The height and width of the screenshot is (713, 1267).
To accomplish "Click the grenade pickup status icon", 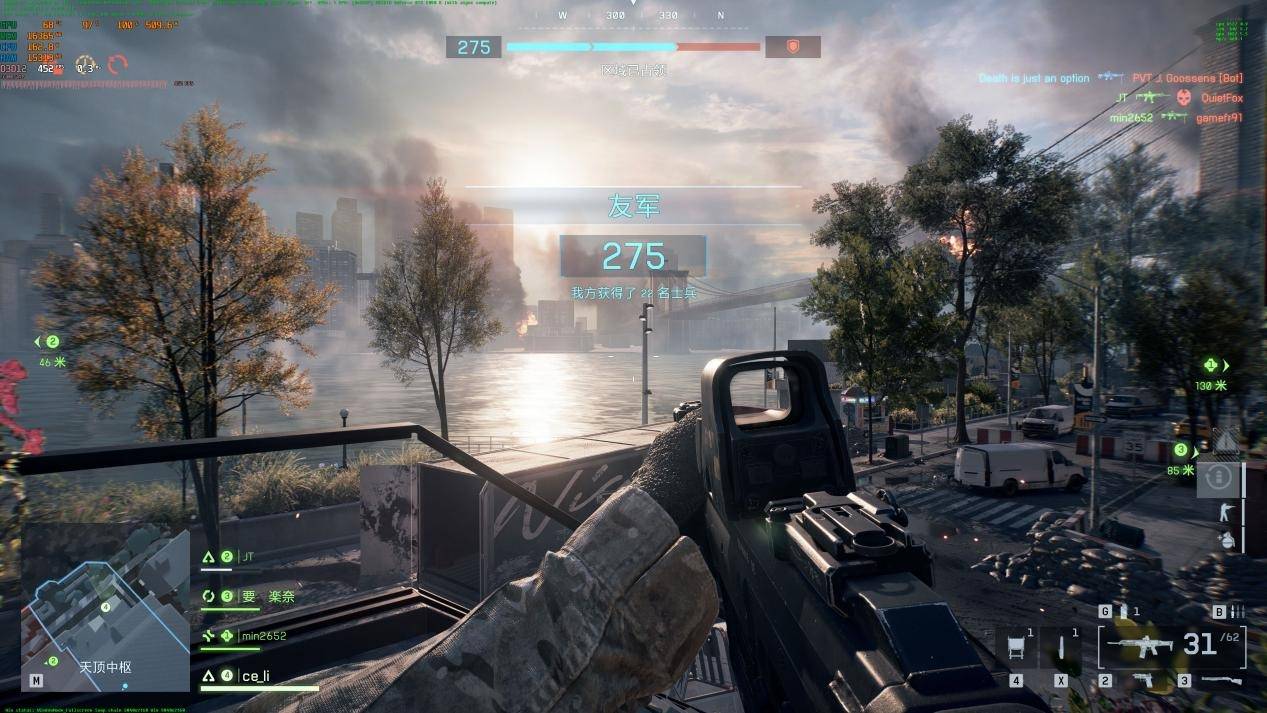I will (1227, 541).
